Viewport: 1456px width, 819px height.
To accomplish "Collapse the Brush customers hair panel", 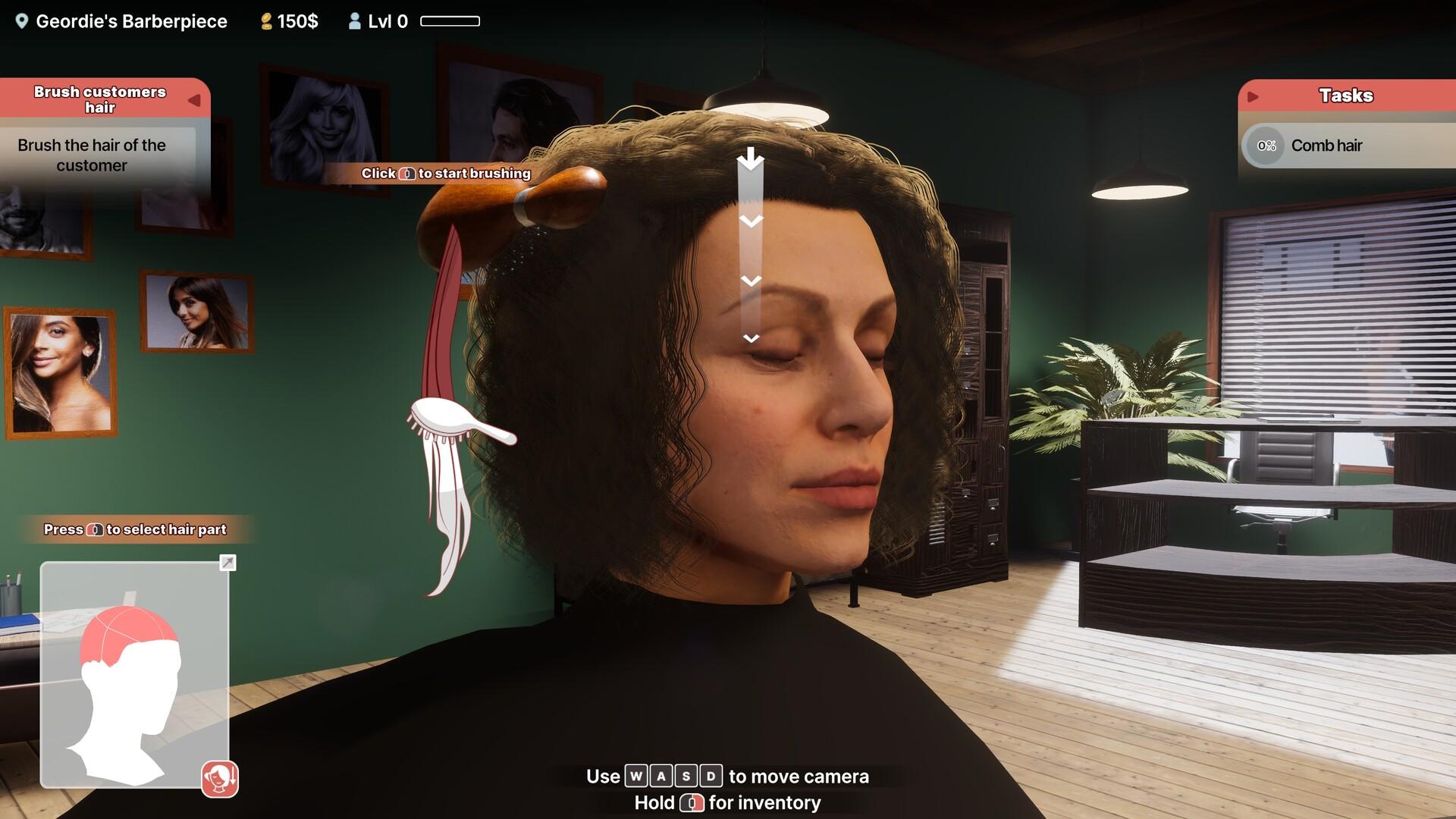I will pyautogui.click(x=196, y=99).
